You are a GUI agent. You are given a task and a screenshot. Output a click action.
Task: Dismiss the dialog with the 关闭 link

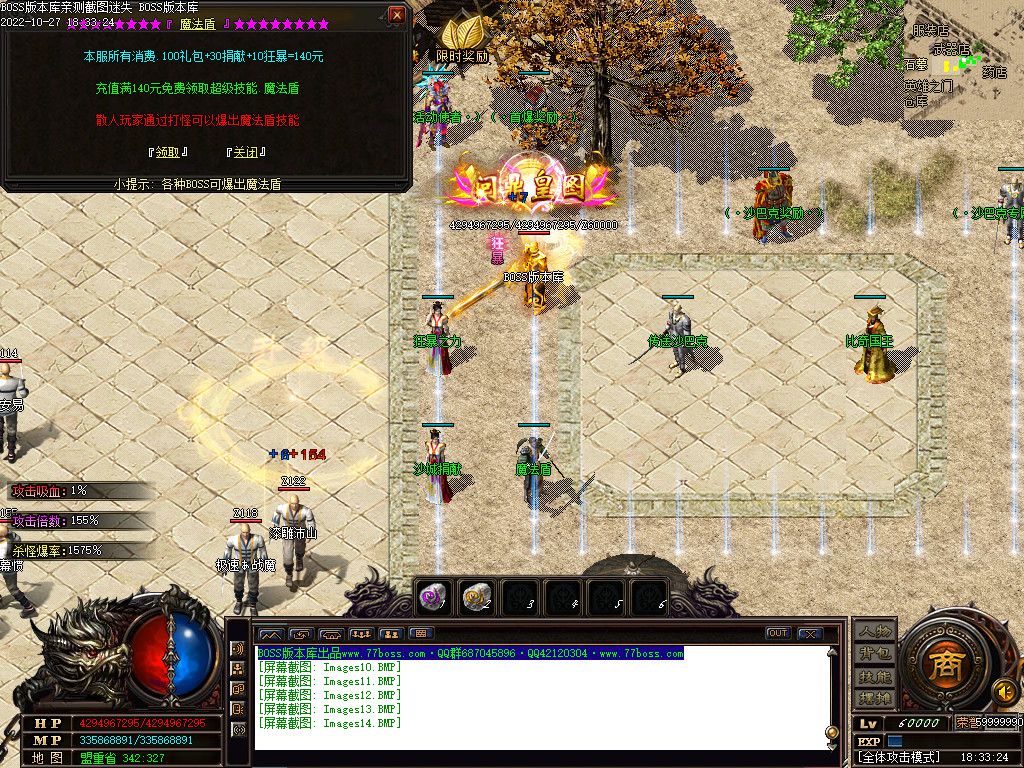coord(246,152)
